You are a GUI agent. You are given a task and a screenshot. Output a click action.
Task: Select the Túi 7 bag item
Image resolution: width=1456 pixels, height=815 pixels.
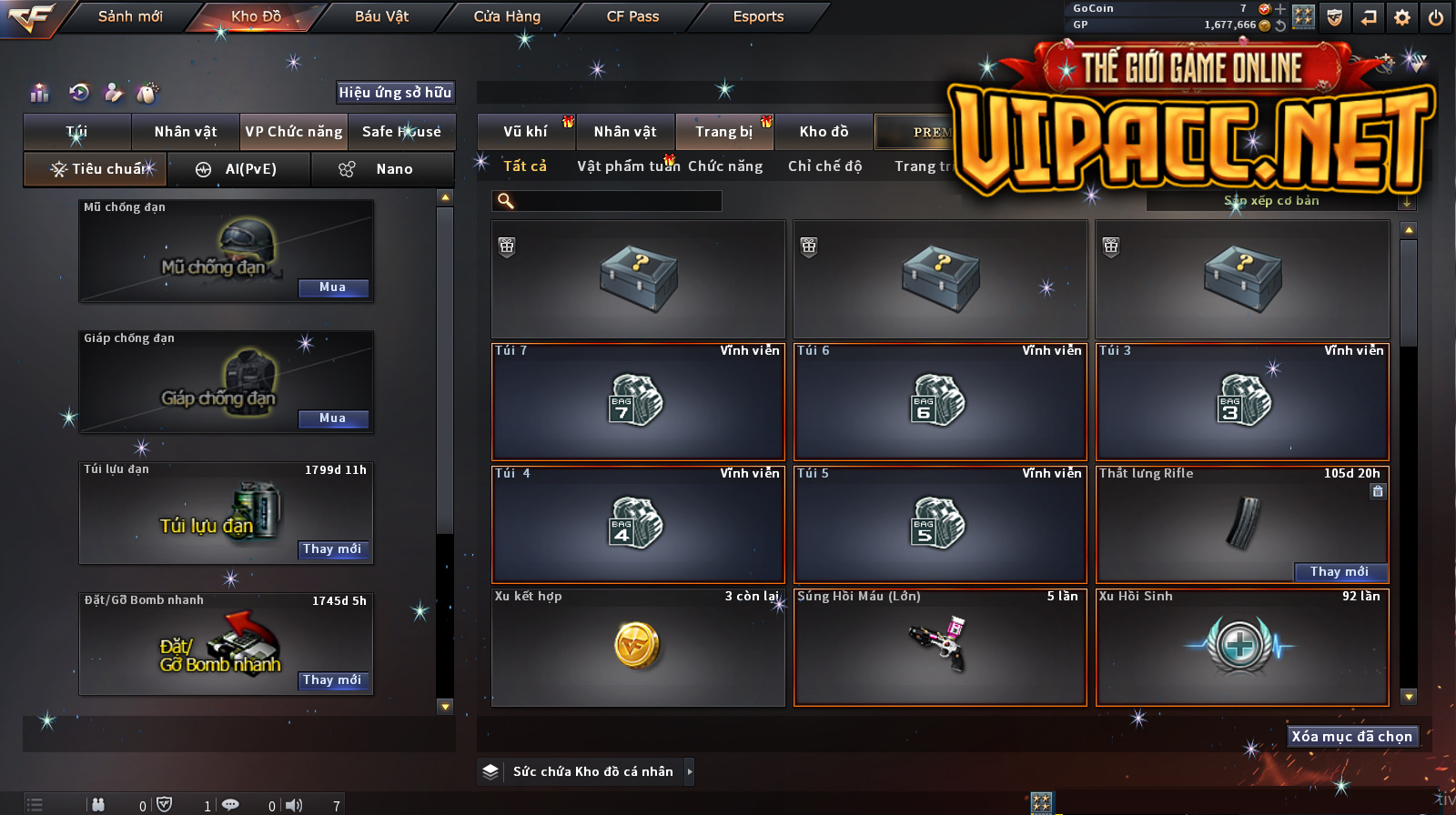point(638,402)
